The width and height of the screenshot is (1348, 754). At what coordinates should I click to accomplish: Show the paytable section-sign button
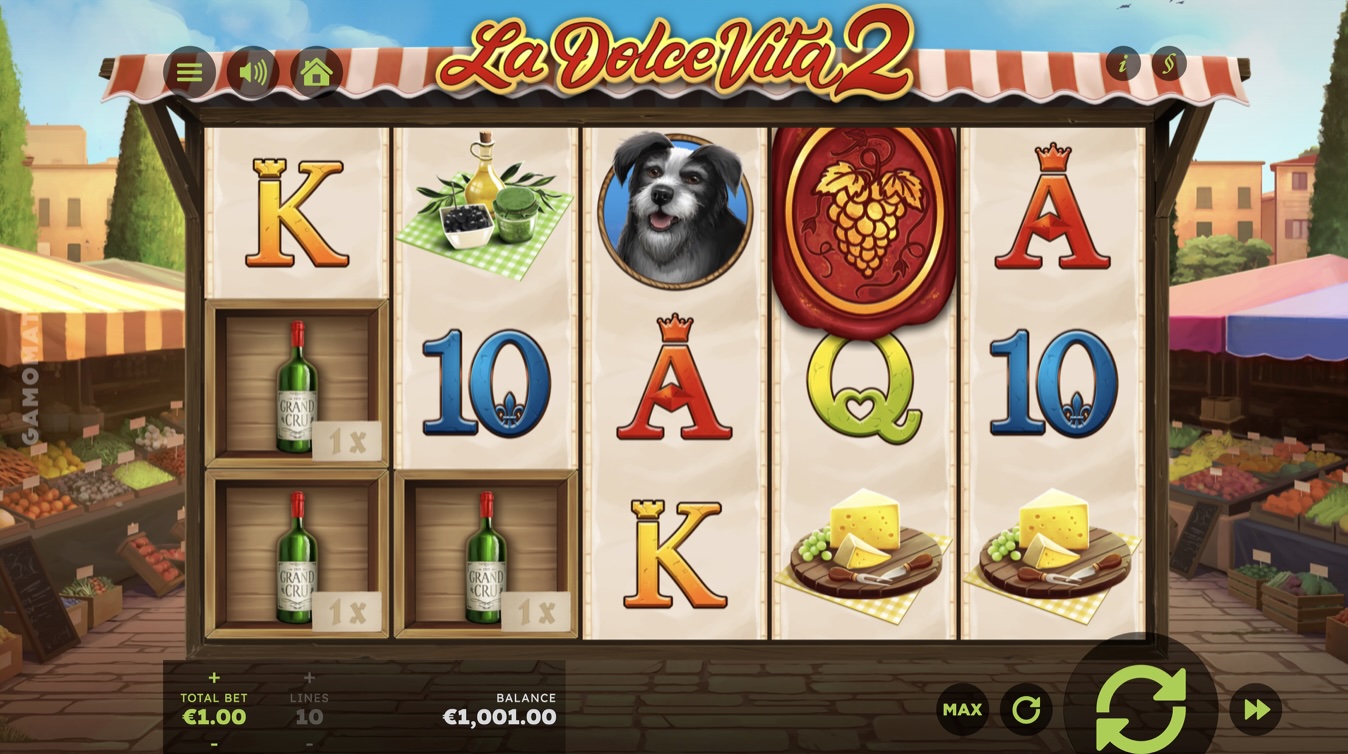[x=1168, y=65]
